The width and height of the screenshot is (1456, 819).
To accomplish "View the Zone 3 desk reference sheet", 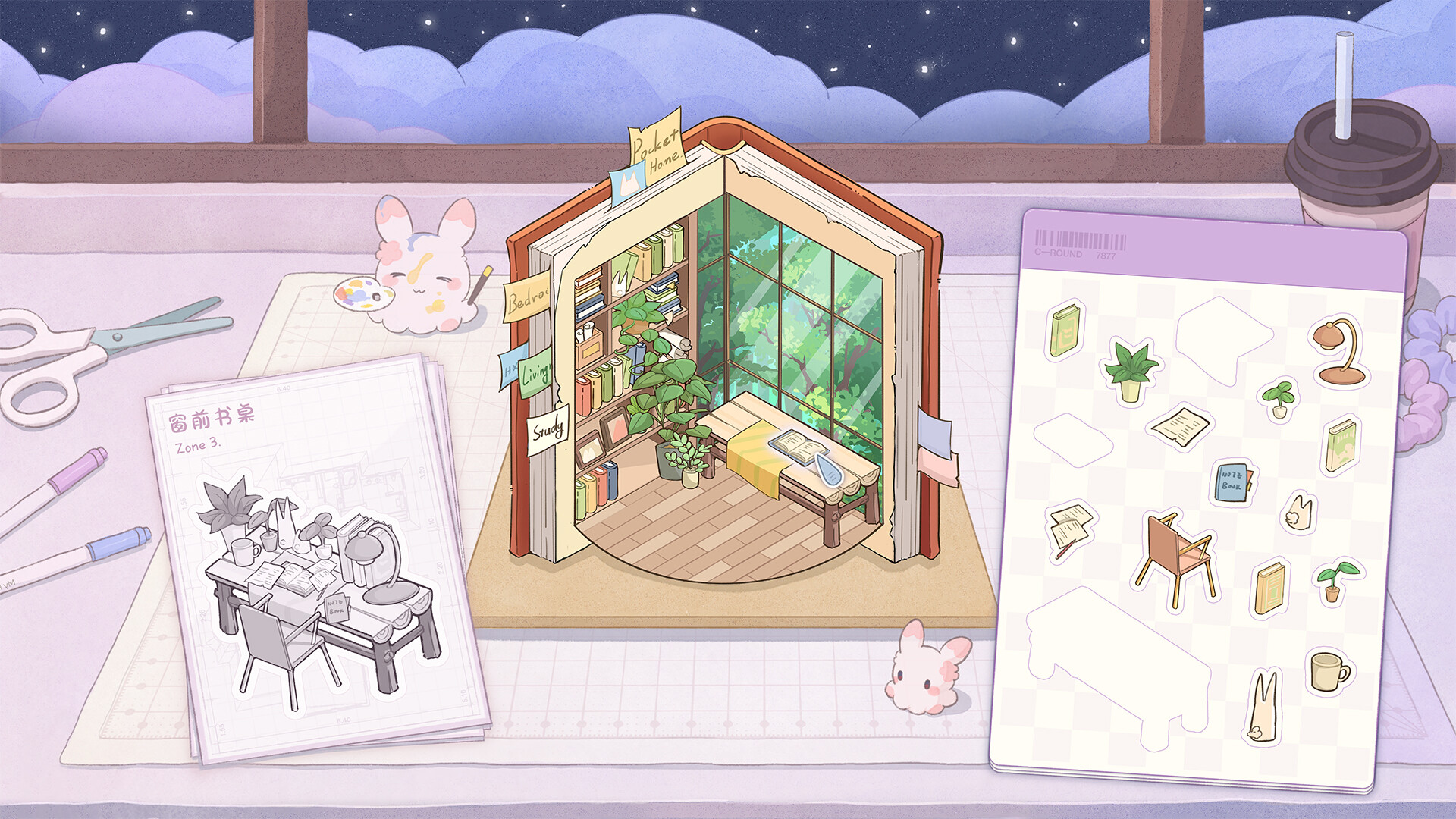I will tap(318, 557).
